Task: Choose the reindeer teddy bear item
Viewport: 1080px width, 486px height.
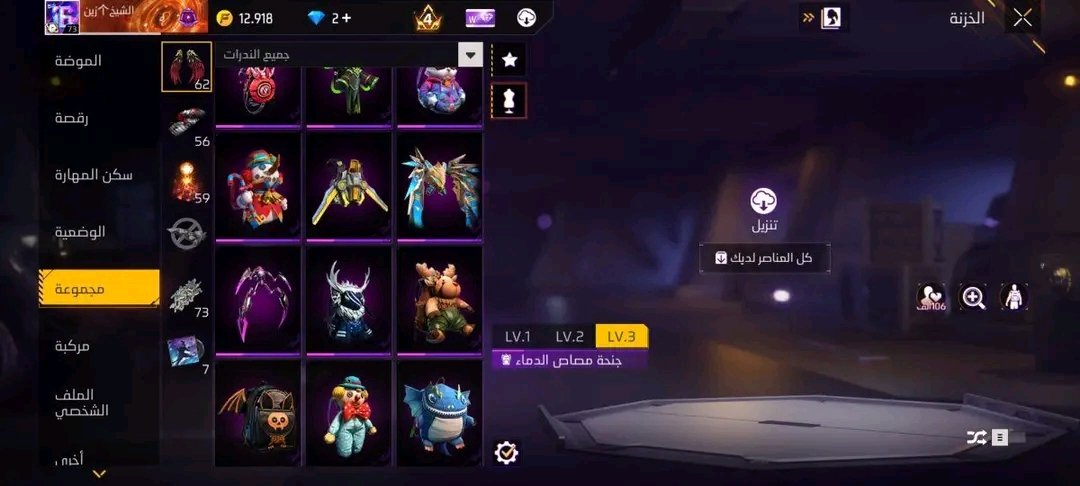Action: 439,298
